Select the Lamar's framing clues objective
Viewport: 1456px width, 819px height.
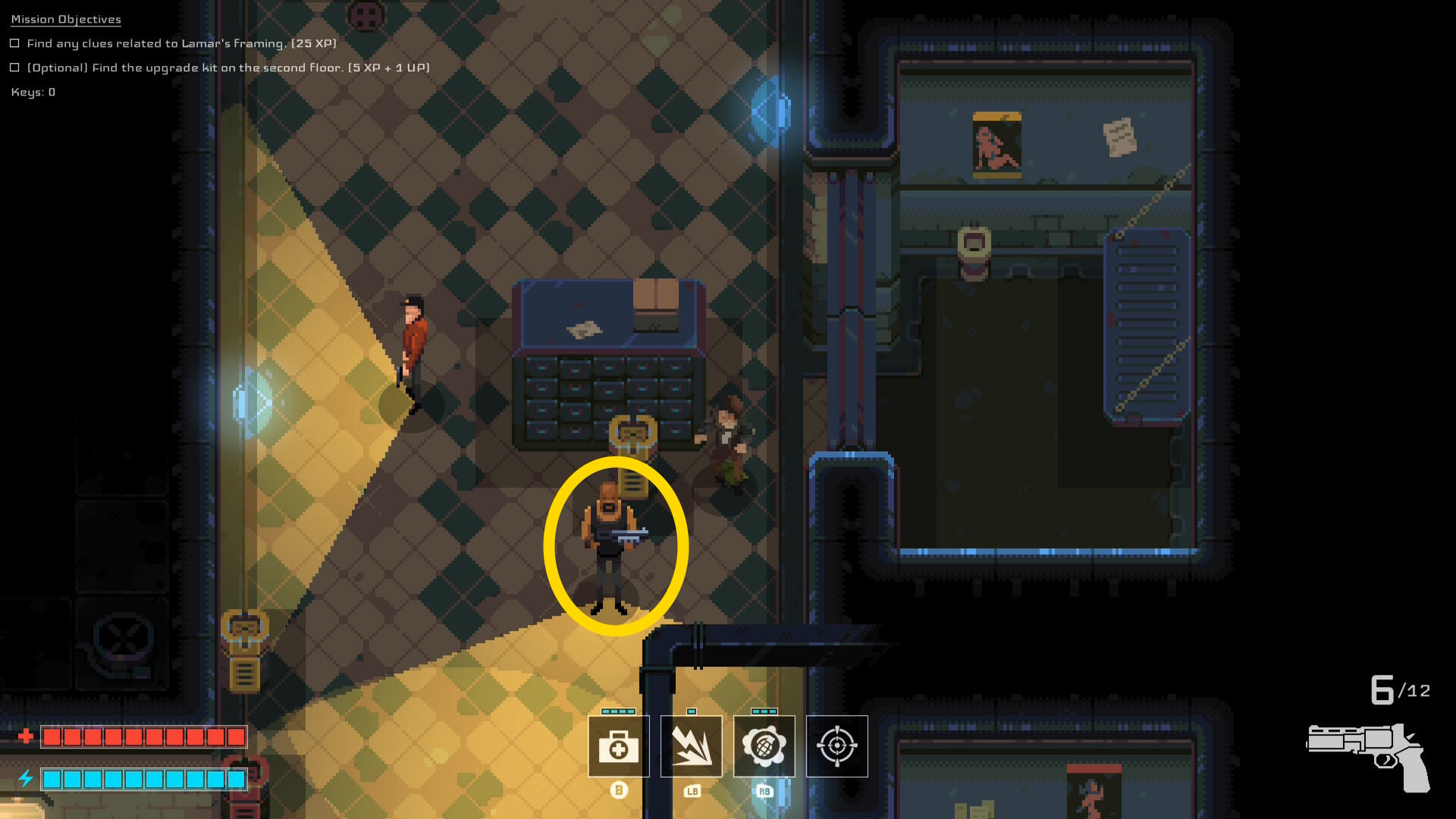click(181, 44)
